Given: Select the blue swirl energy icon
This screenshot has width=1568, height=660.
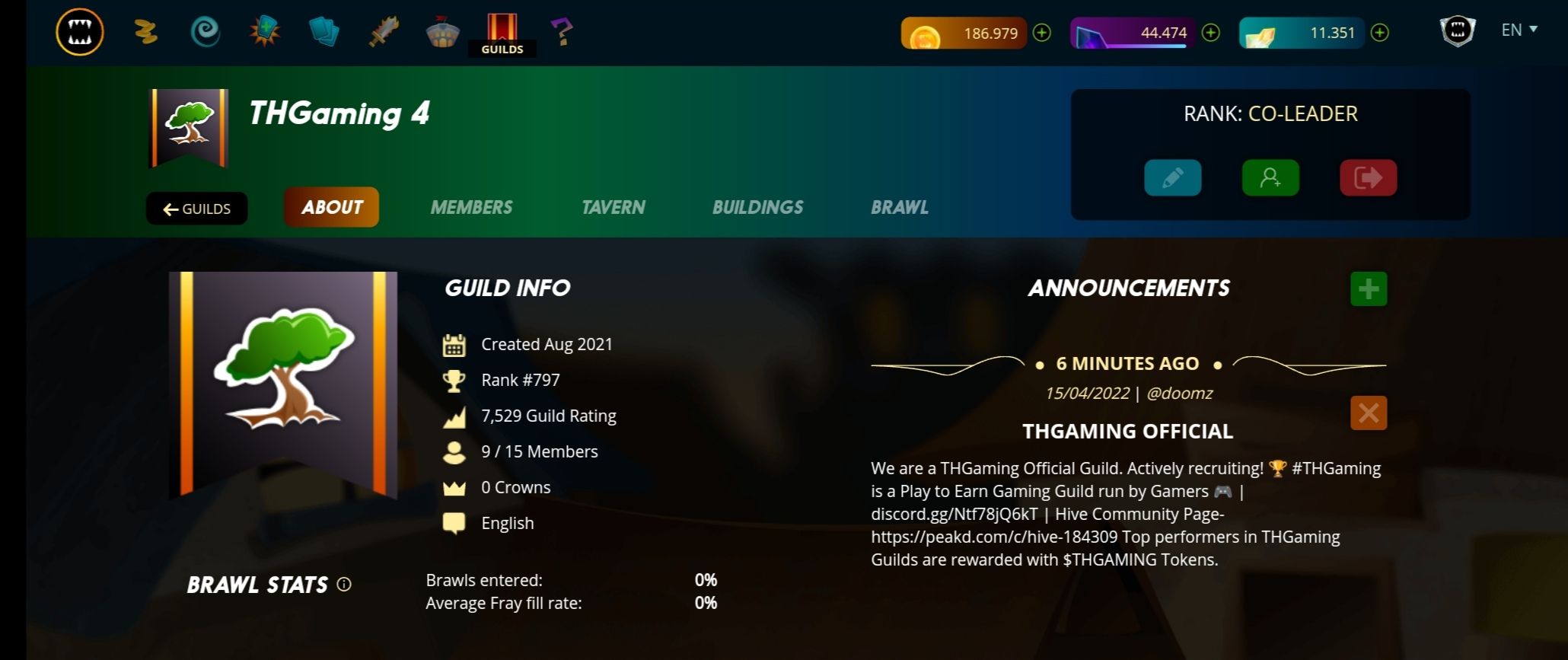Looking at the screenshot, I should [x=204, y=31].
